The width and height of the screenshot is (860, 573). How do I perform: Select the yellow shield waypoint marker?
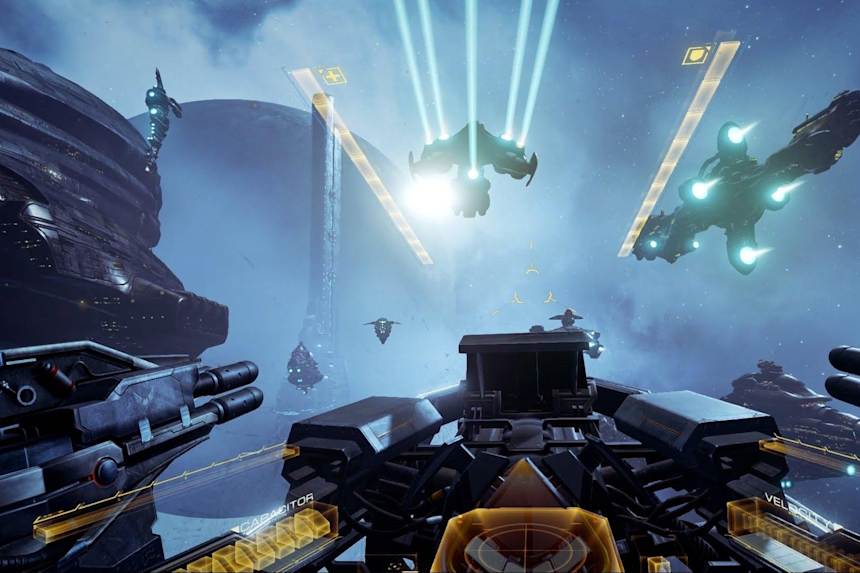[x=696, y=55]
